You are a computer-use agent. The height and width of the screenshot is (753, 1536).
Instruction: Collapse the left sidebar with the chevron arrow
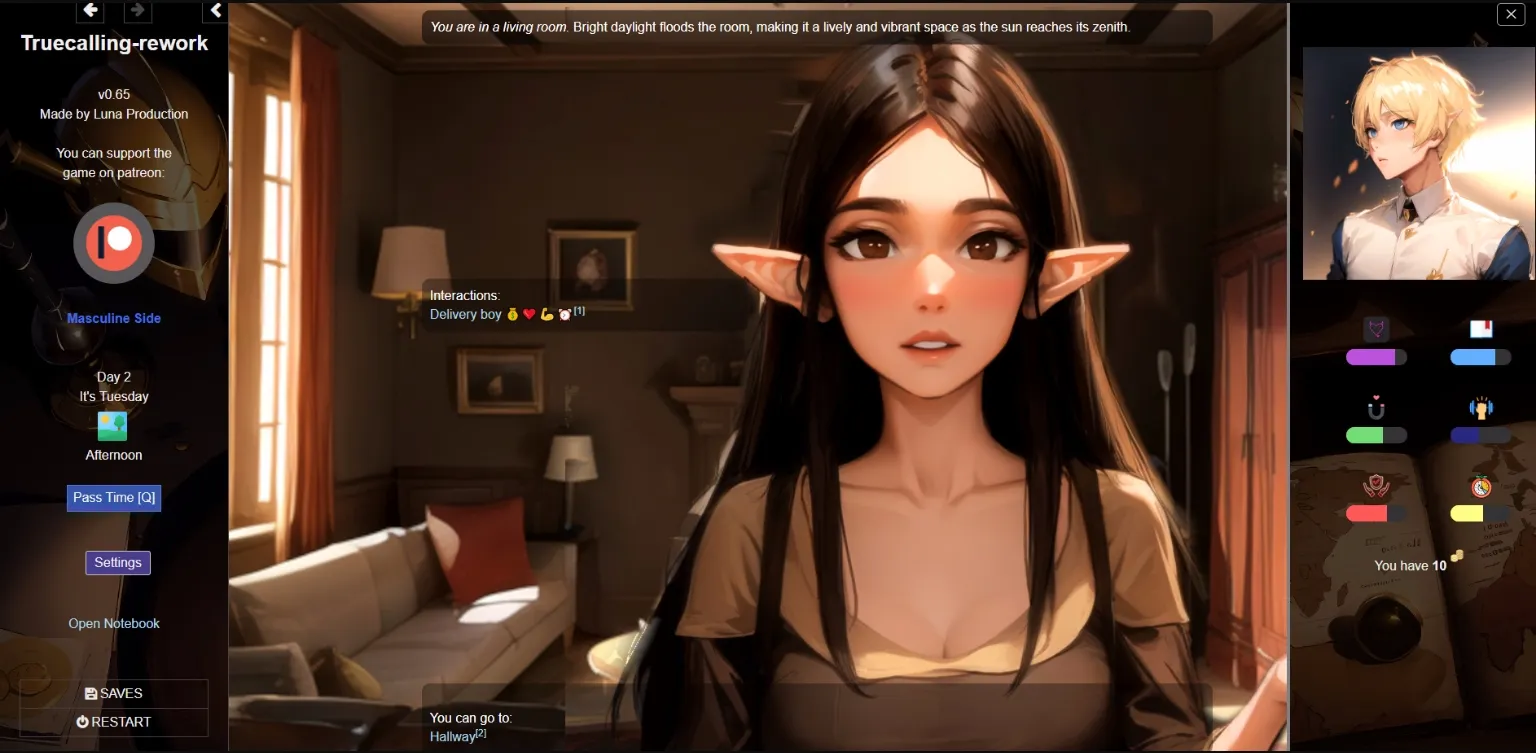click(x=215, y=10)
